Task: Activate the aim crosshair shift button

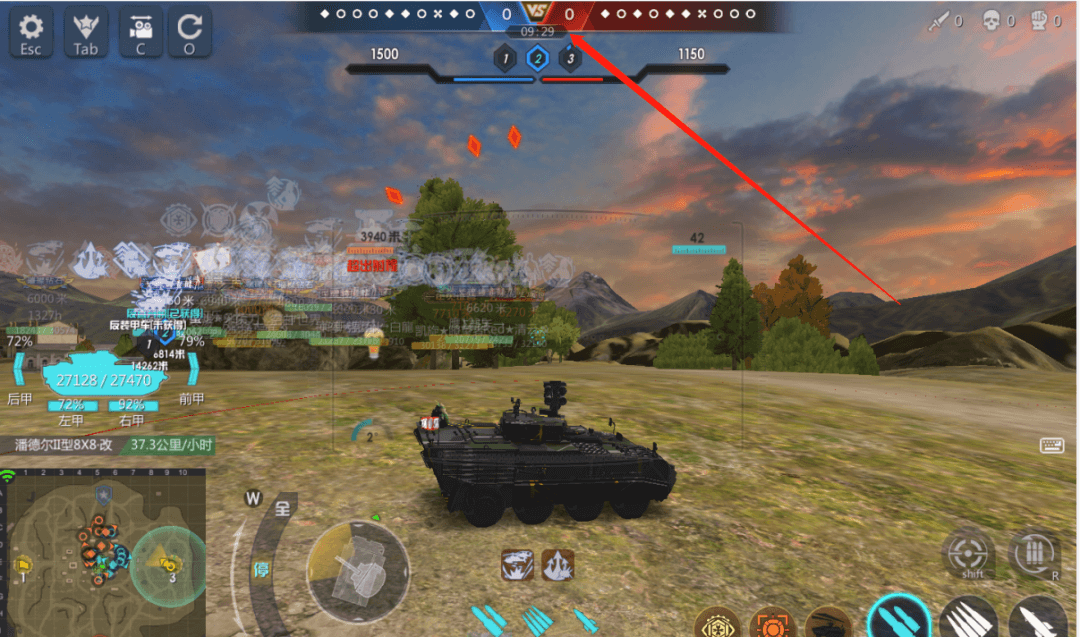Action: pyautogui.click(x=968, y=553)
